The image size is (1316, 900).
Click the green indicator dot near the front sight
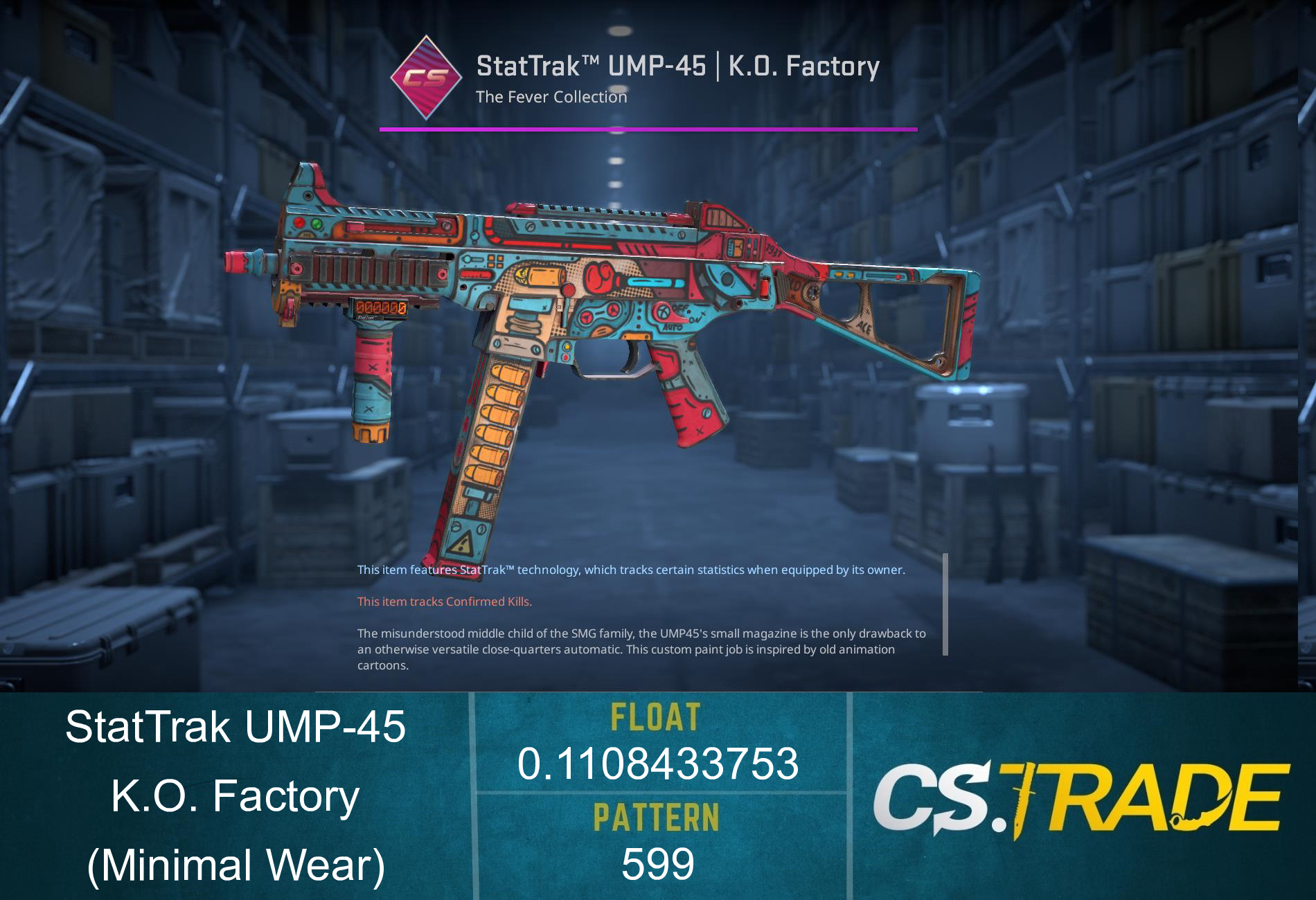pyautogui.click(x=316, y=224)
